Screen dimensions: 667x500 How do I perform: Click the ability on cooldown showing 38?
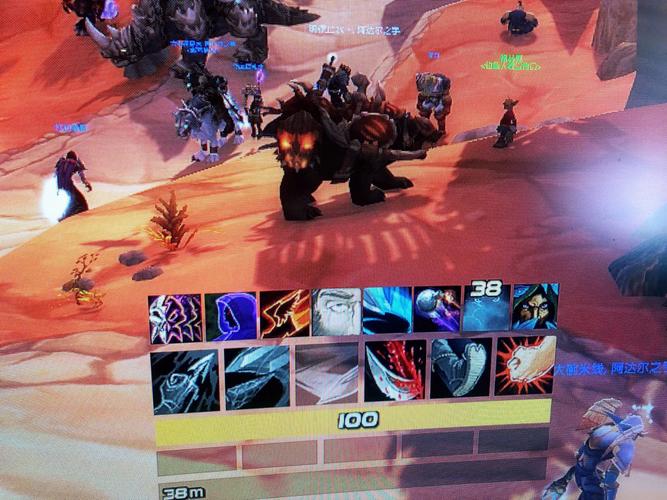pyautogui.click(x=487, y=307)
